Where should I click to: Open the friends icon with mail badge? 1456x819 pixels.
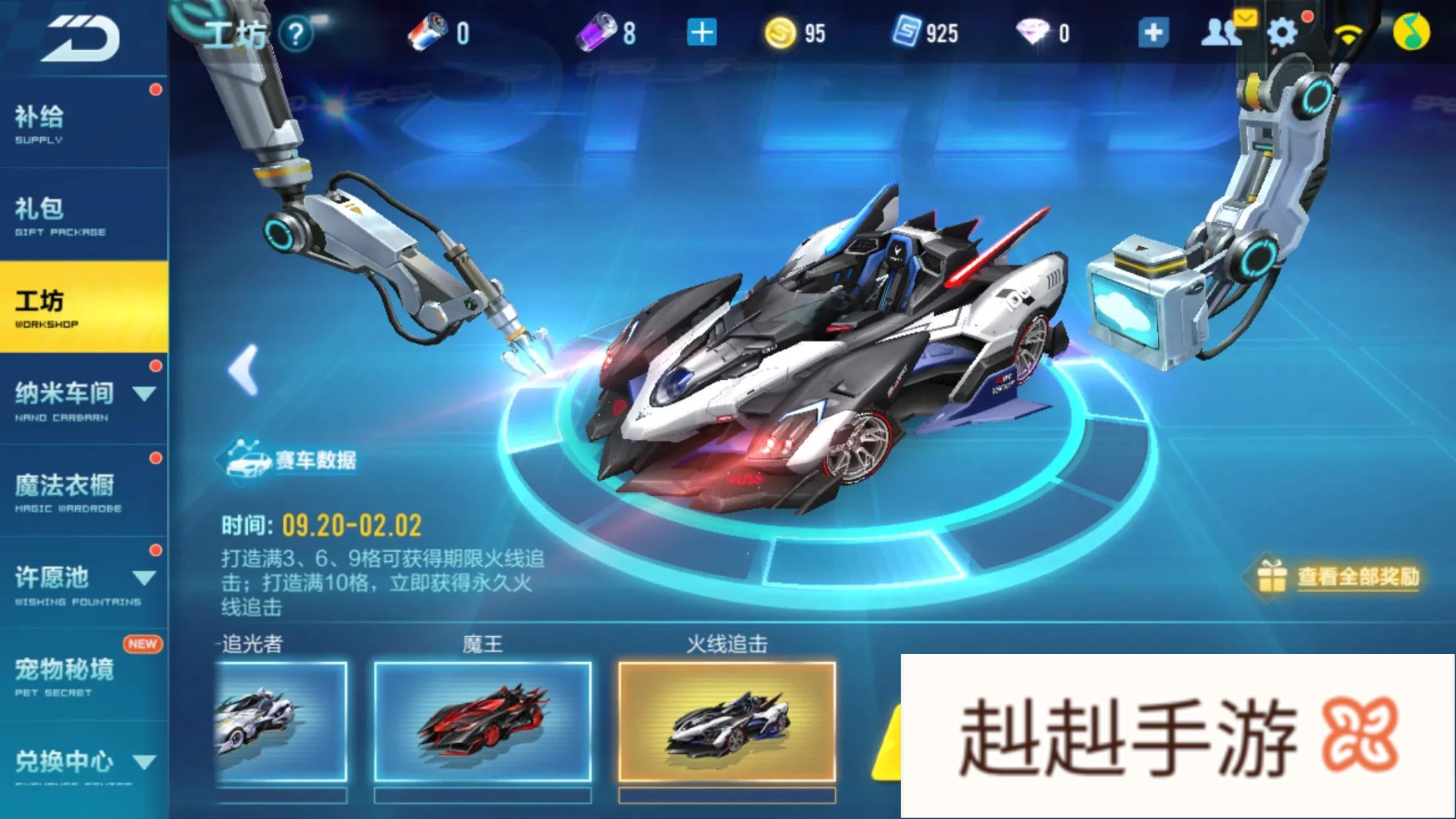click(x=1221, y=32)
